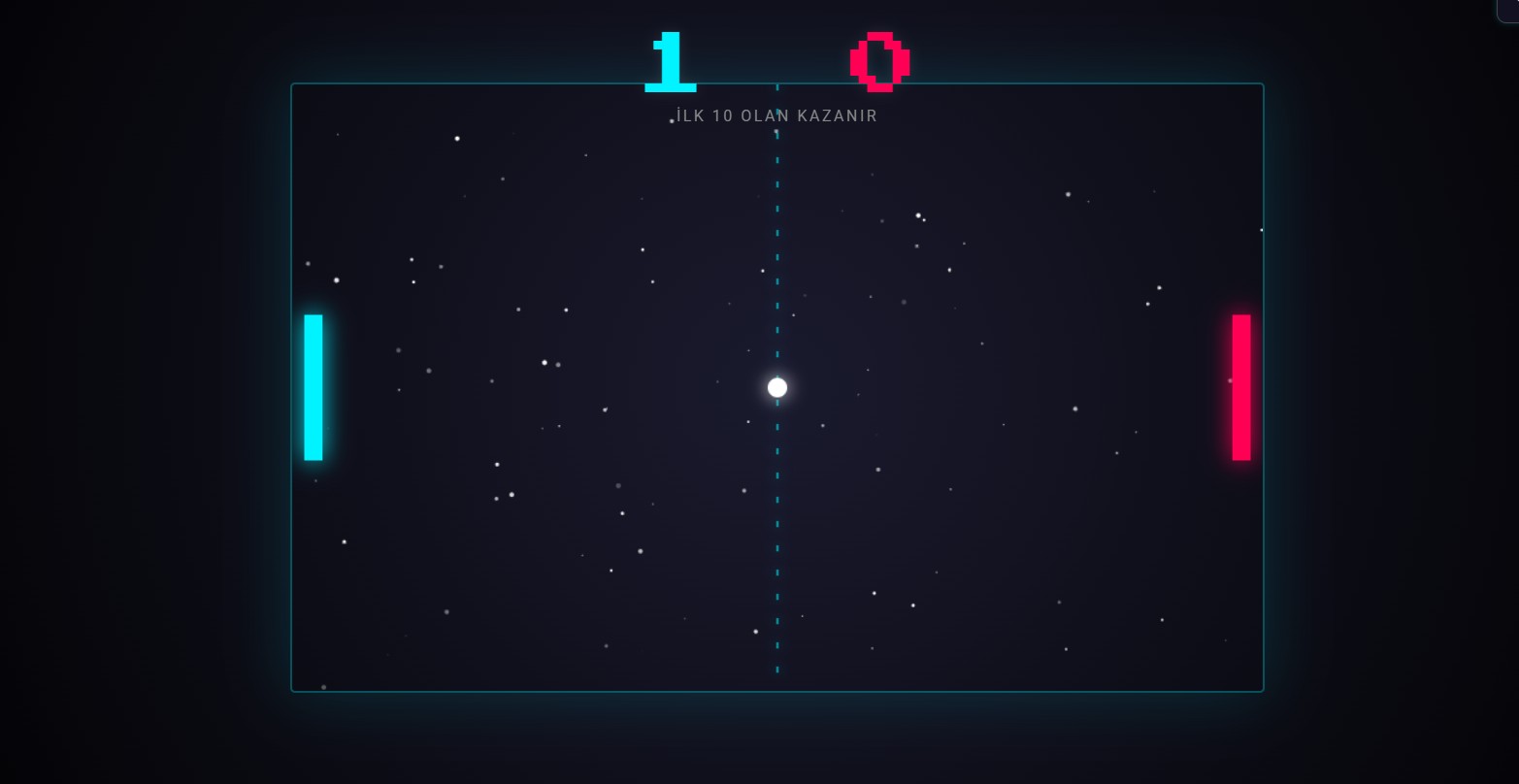The image size is (1519, 784).
Task: Click the dashed center line
Action: [777, 243]
